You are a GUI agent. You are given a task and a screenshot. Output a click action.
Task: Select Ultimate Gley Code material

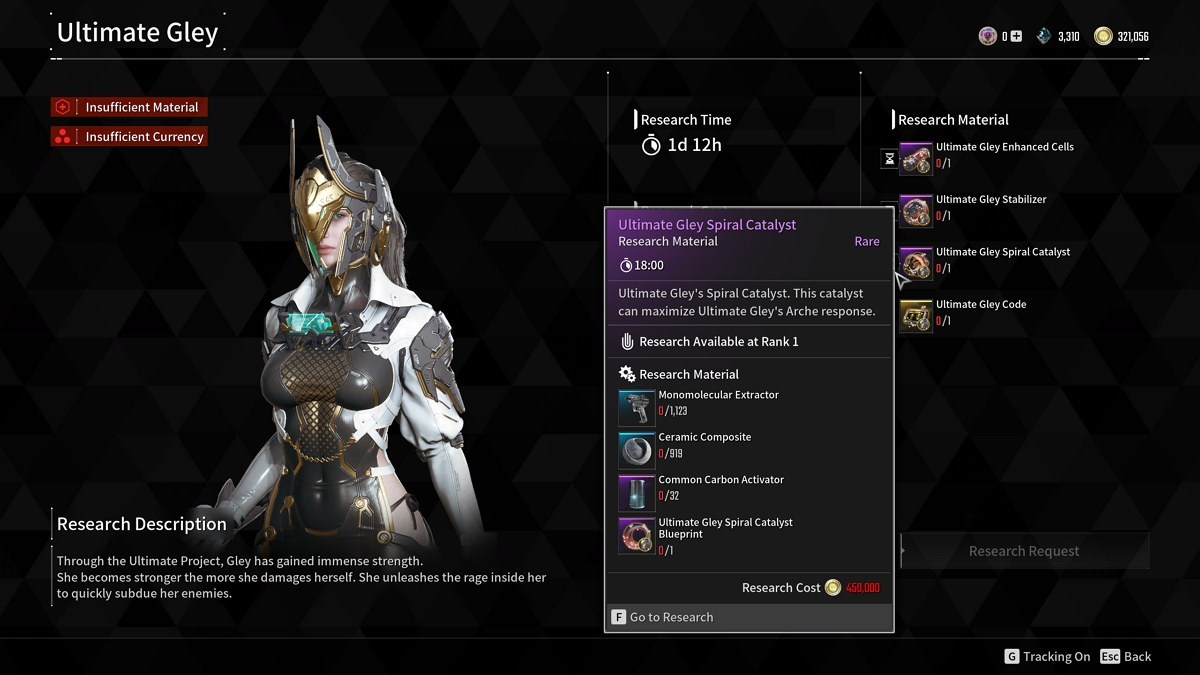click(x=916, y=316)
